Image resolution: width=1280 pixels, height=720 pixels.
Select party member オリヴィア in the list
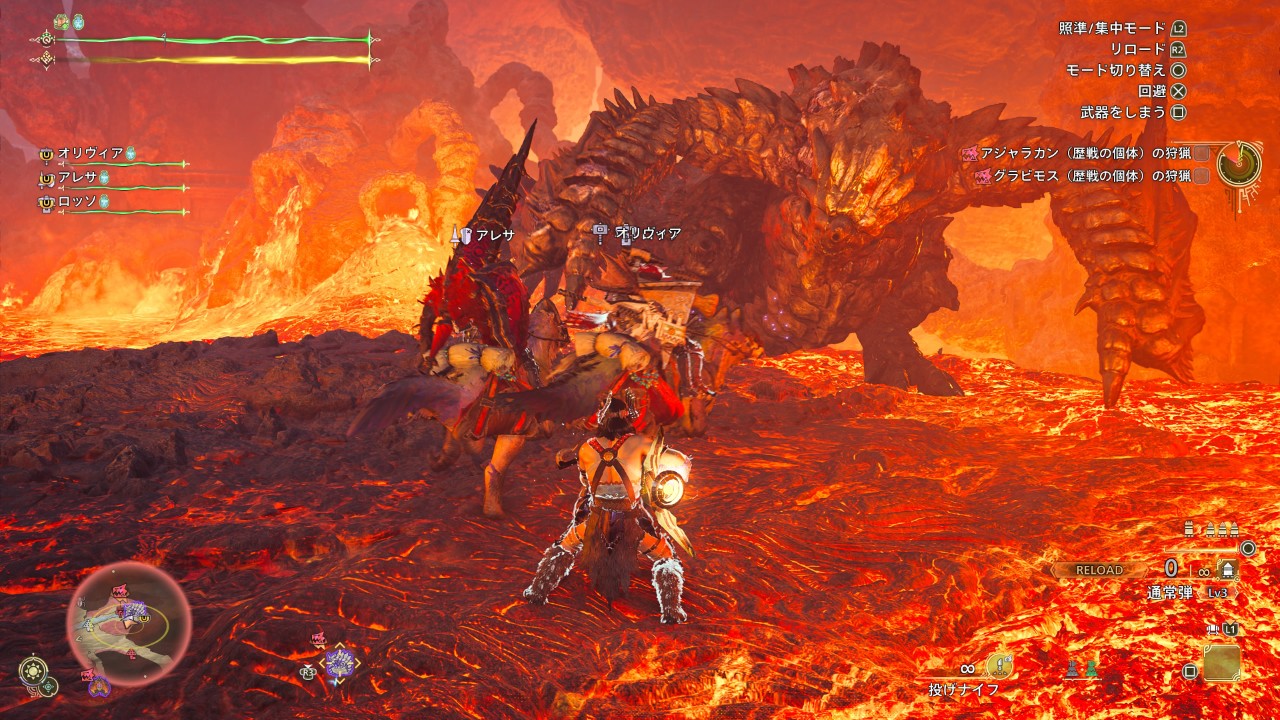point(91,153)
